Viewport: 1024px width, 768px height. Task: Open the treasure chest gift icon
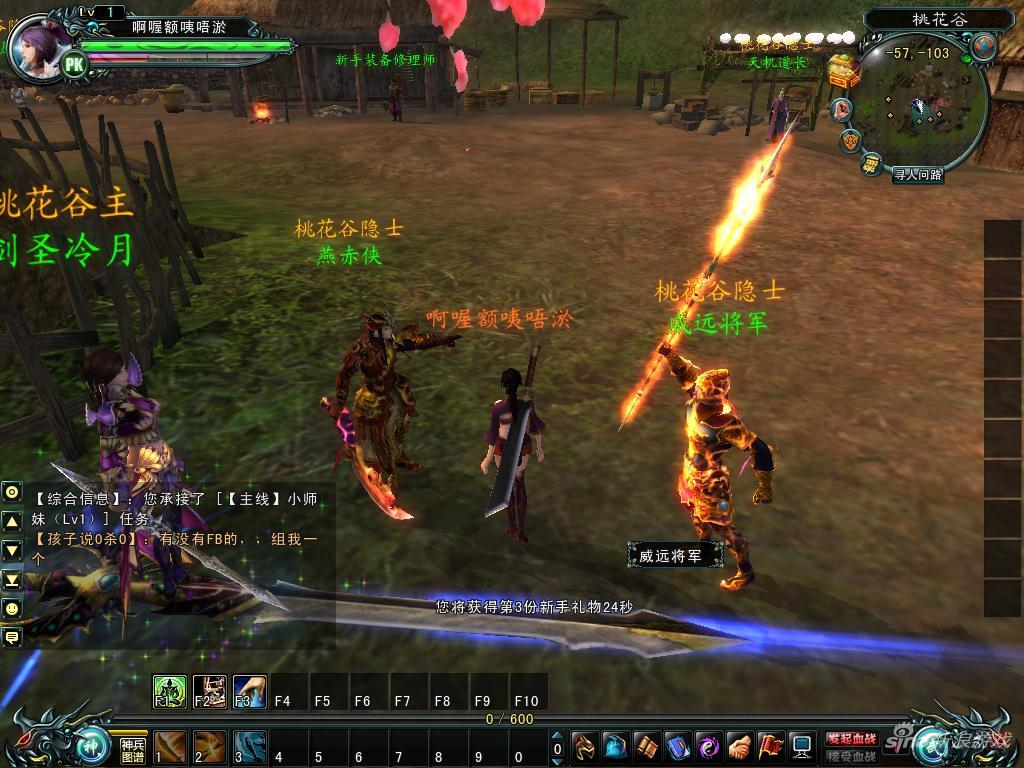(x=844, y=71)
